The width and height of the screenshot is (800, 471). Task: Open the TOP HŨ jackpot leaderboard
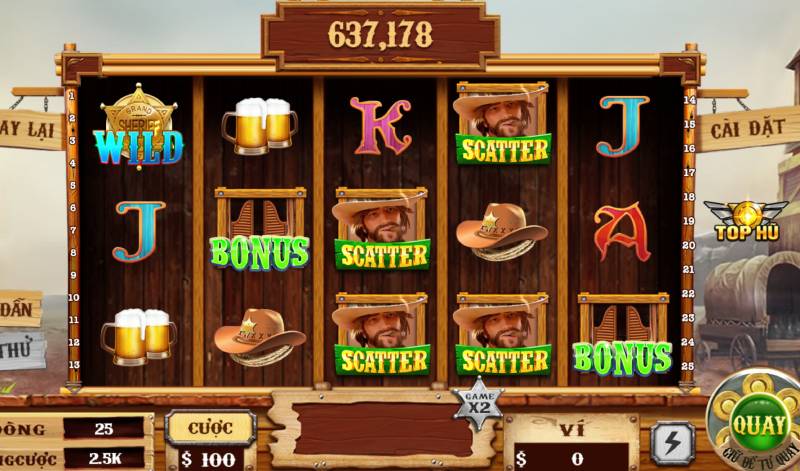tap(745, 222)
